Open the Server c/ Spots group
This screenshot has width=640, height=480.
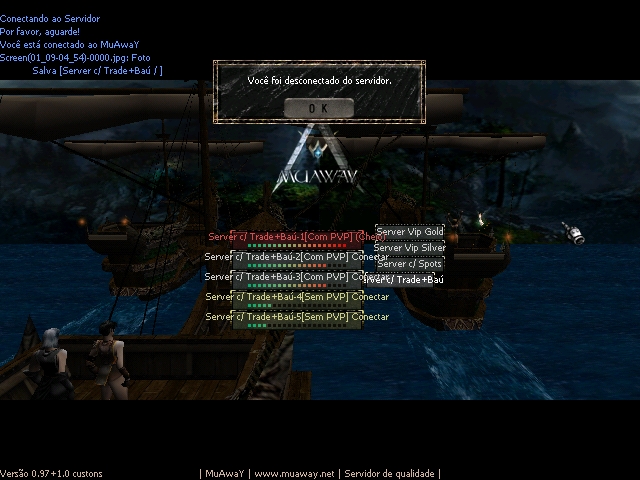point(410,264)
